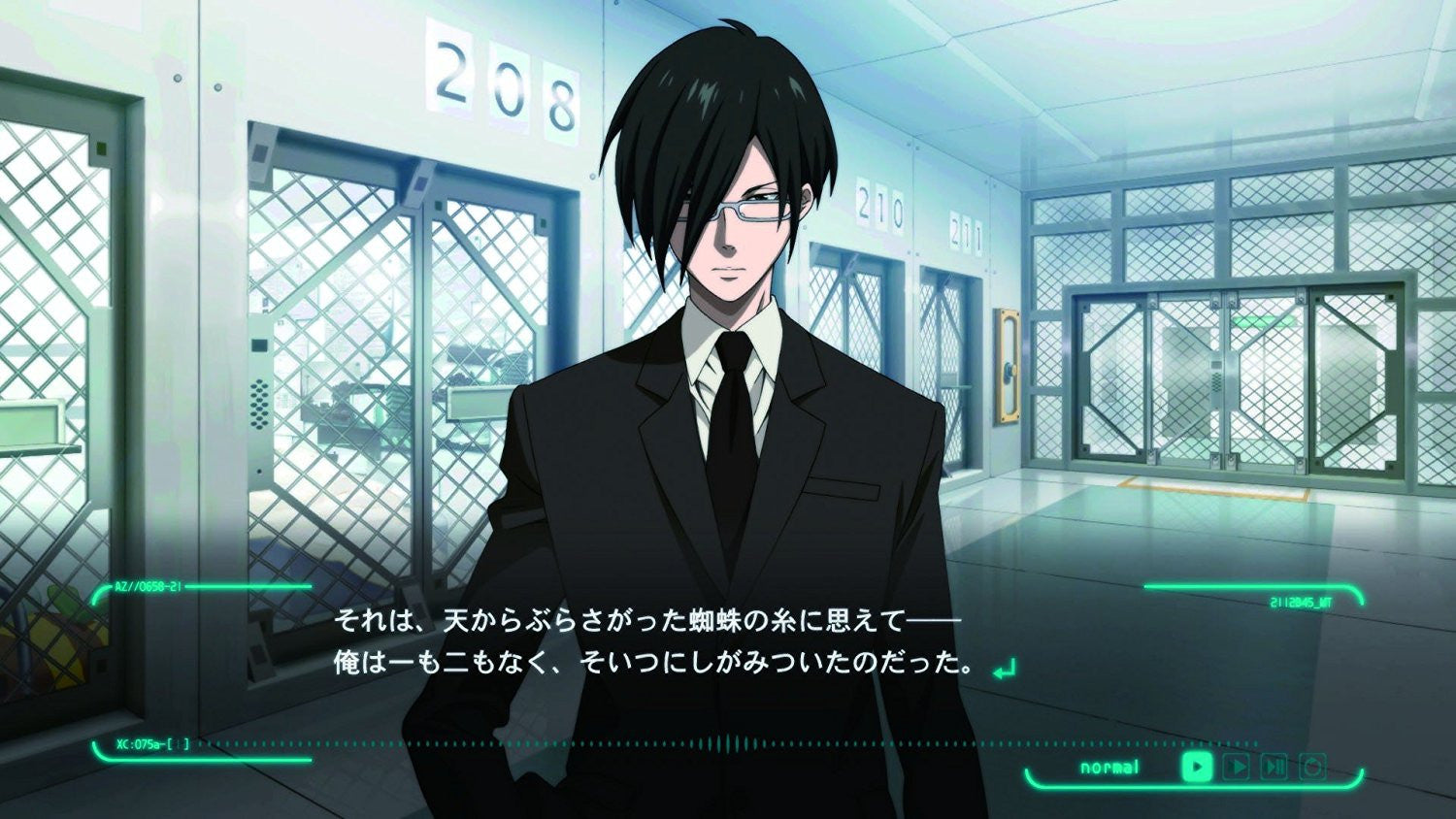Click the 2112845_WT timestamp tag
Viewport: 1456px width, 819px height.
pyautogui.click(x=1301, y=601)
